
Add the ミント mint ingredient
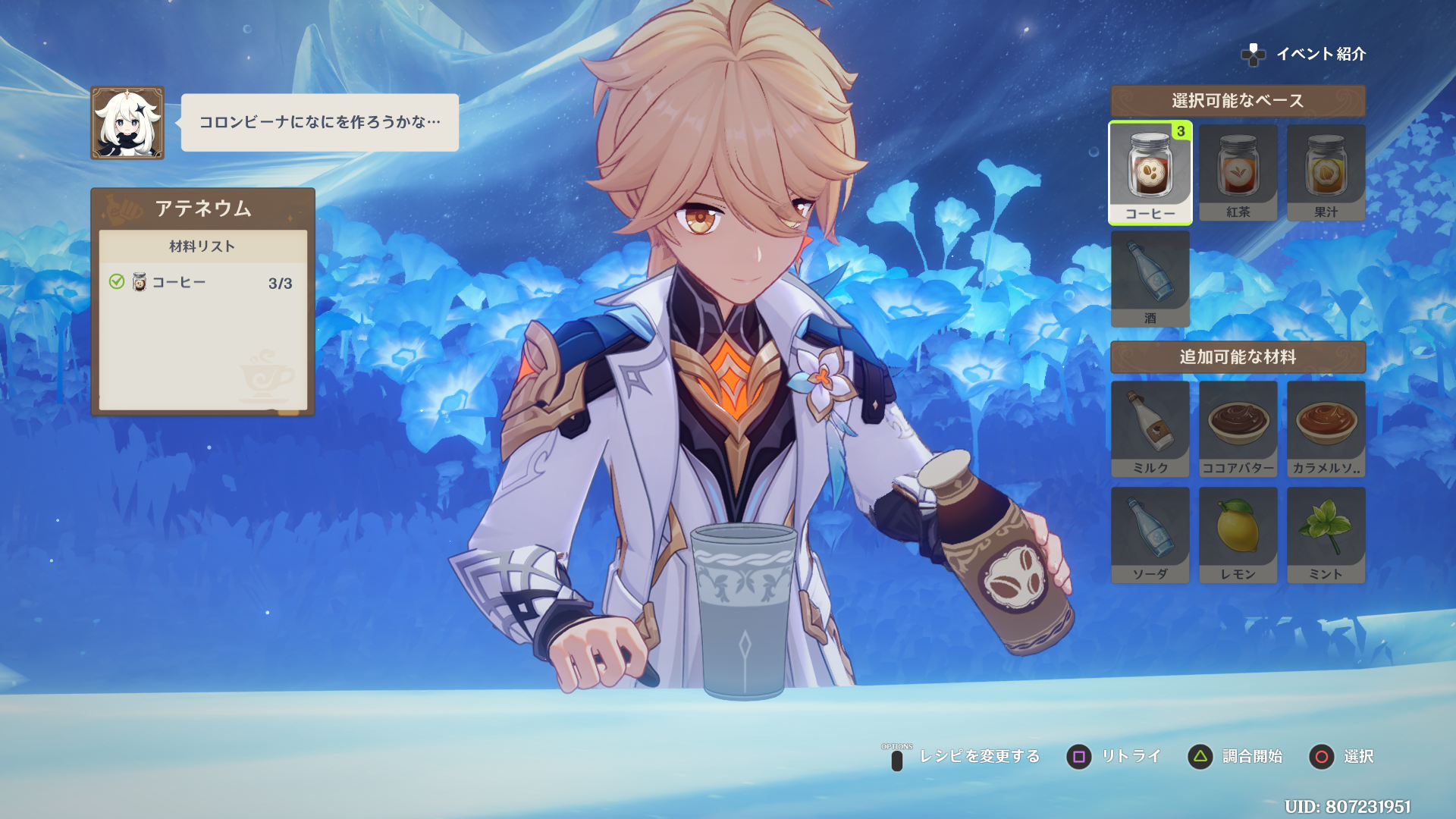(x=1326, y=535)
